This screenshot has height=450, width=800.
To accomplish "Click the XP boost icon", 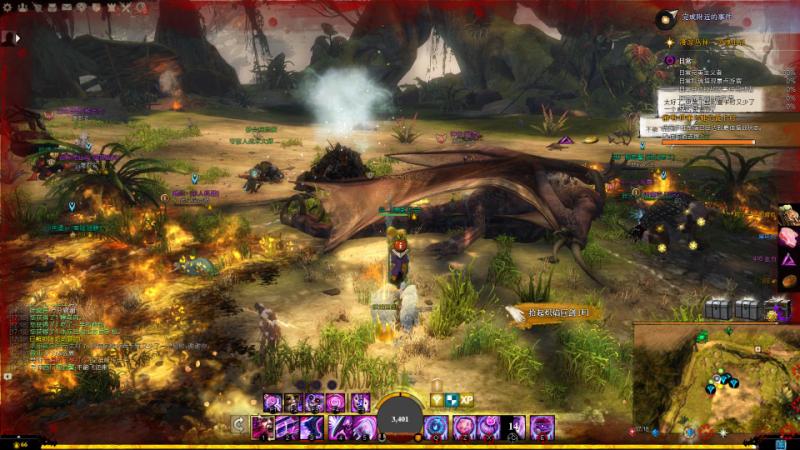I will tap(466, 399).
